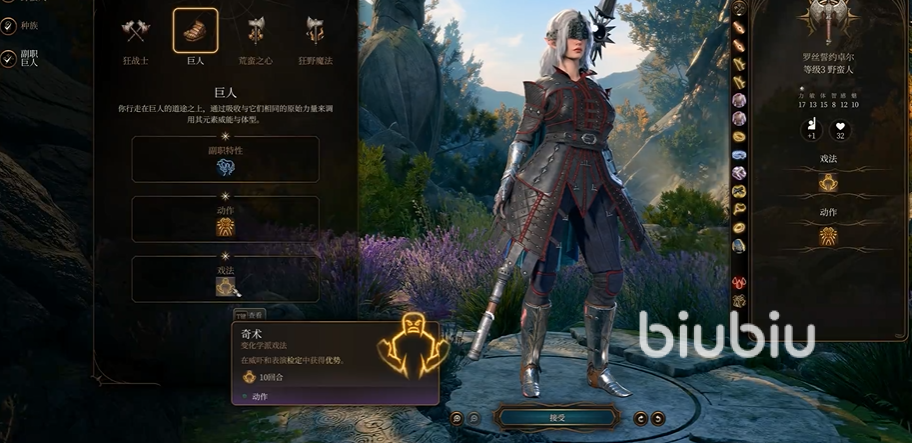Screen dimensions: 912x443
Task: Rotate the character left with arrow button
Action: click(641, 418)
